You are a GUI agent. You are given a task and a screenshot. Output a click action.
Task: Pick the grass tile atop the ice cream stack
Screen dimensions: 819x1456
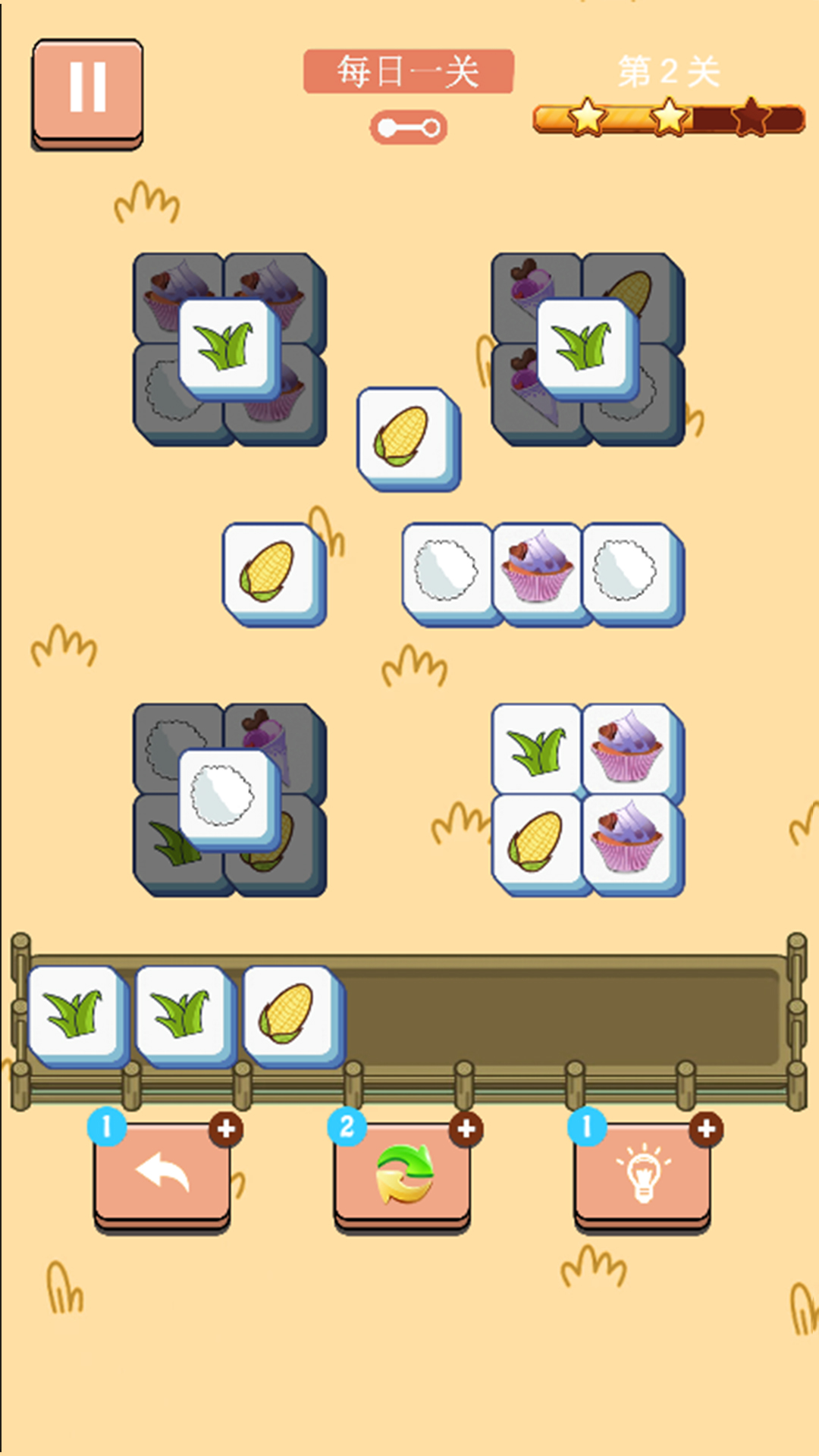585,346
